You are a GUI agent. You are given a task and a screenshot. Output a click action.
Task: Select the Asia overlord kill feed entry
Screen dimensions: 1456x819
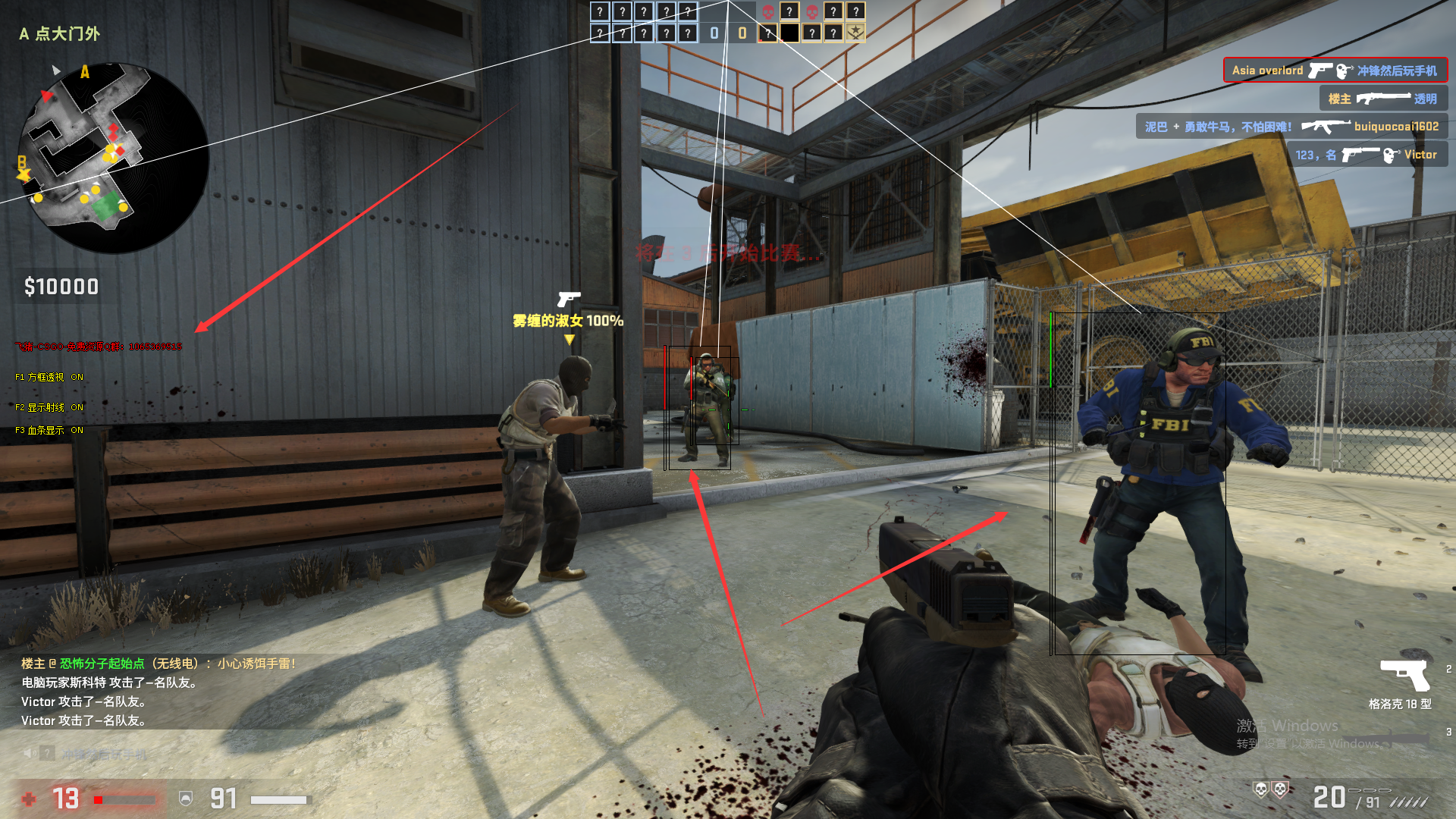(1335, 71)
